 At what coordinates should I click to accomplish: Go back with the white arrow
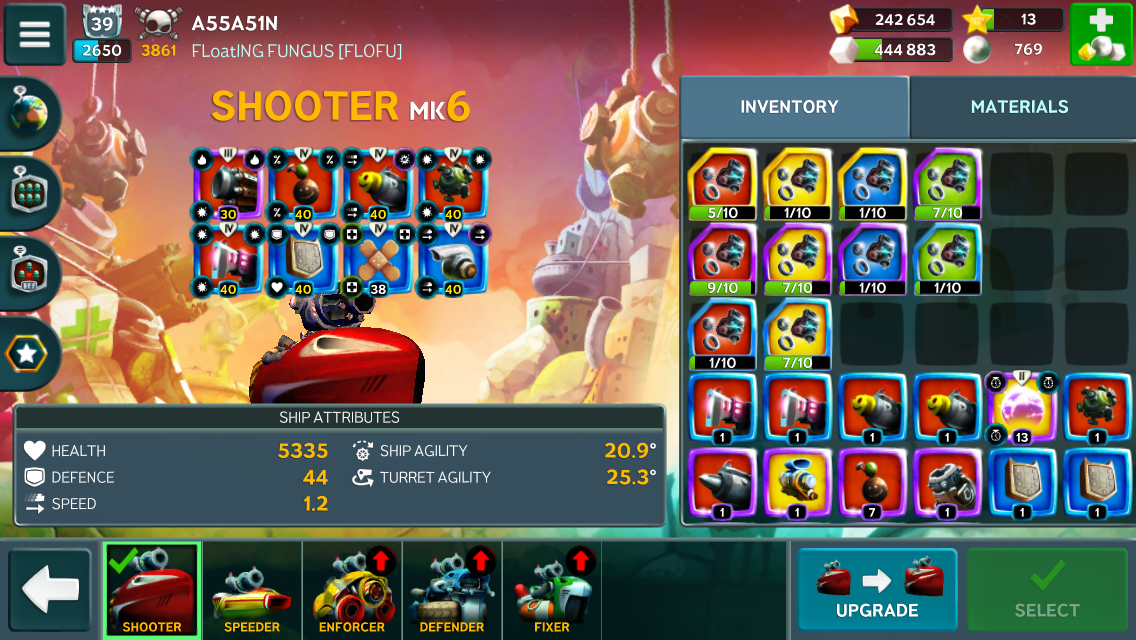pyautogui.click(x=50, y=590)
